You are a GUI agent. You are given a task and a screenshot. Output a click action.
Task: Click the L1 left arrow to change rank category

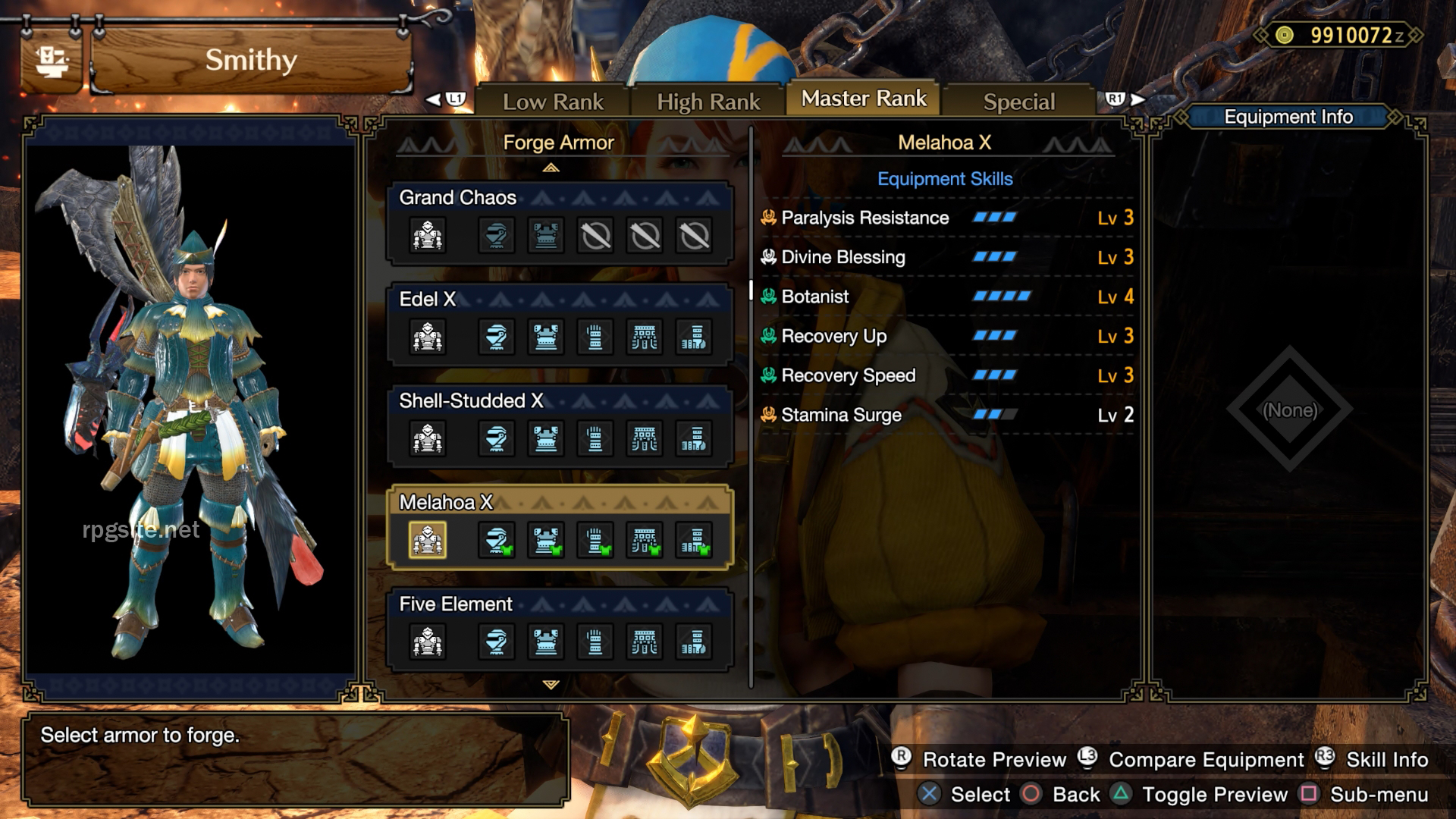[x=438, y=99]
